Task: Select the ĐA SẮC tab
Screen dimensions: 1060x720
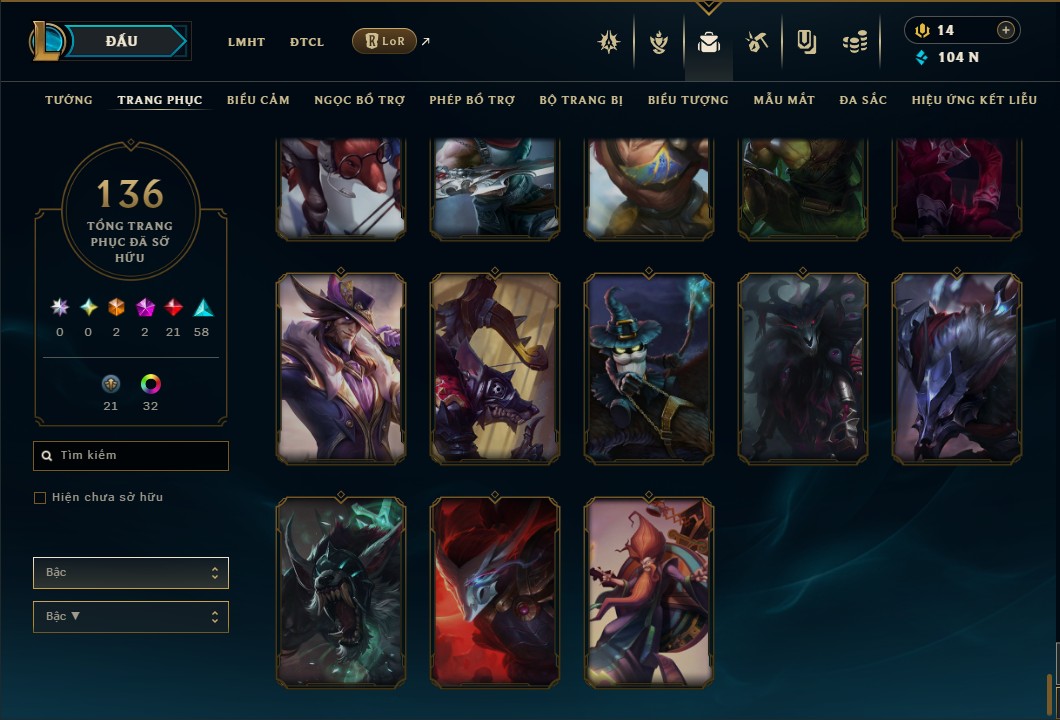Action: point(863,100)
